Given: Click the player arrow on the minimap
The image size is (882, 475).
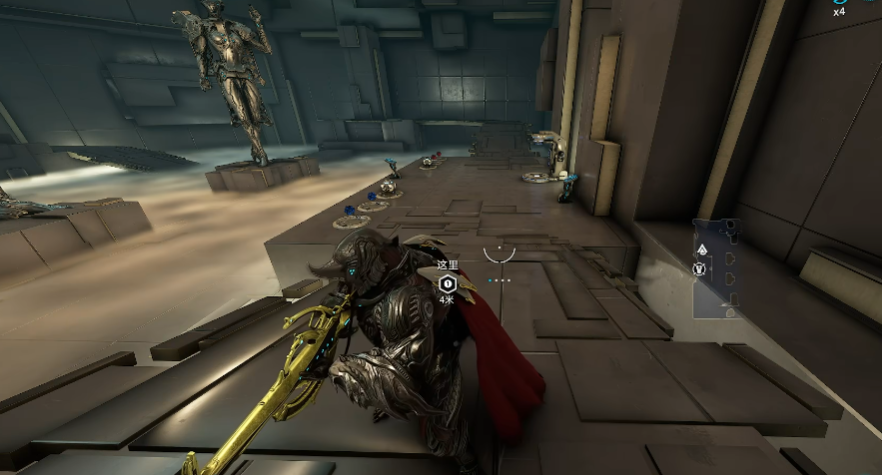Looking at the screenshot, I should (701, 251).
